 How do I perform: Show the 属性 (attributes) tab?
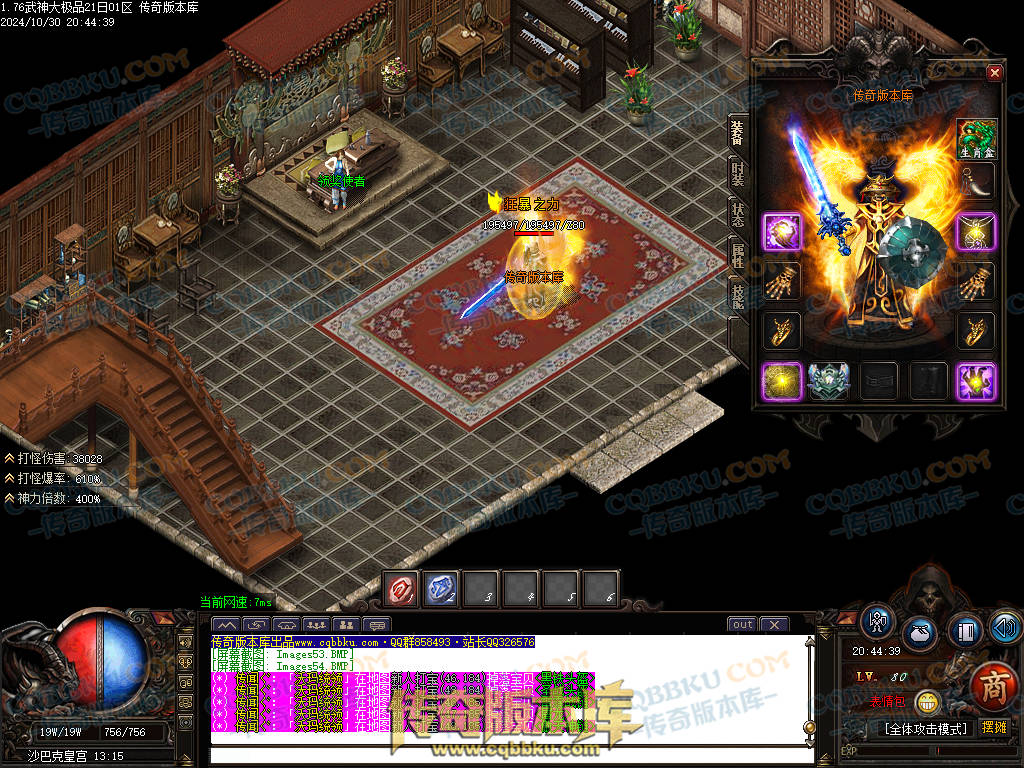737,254
